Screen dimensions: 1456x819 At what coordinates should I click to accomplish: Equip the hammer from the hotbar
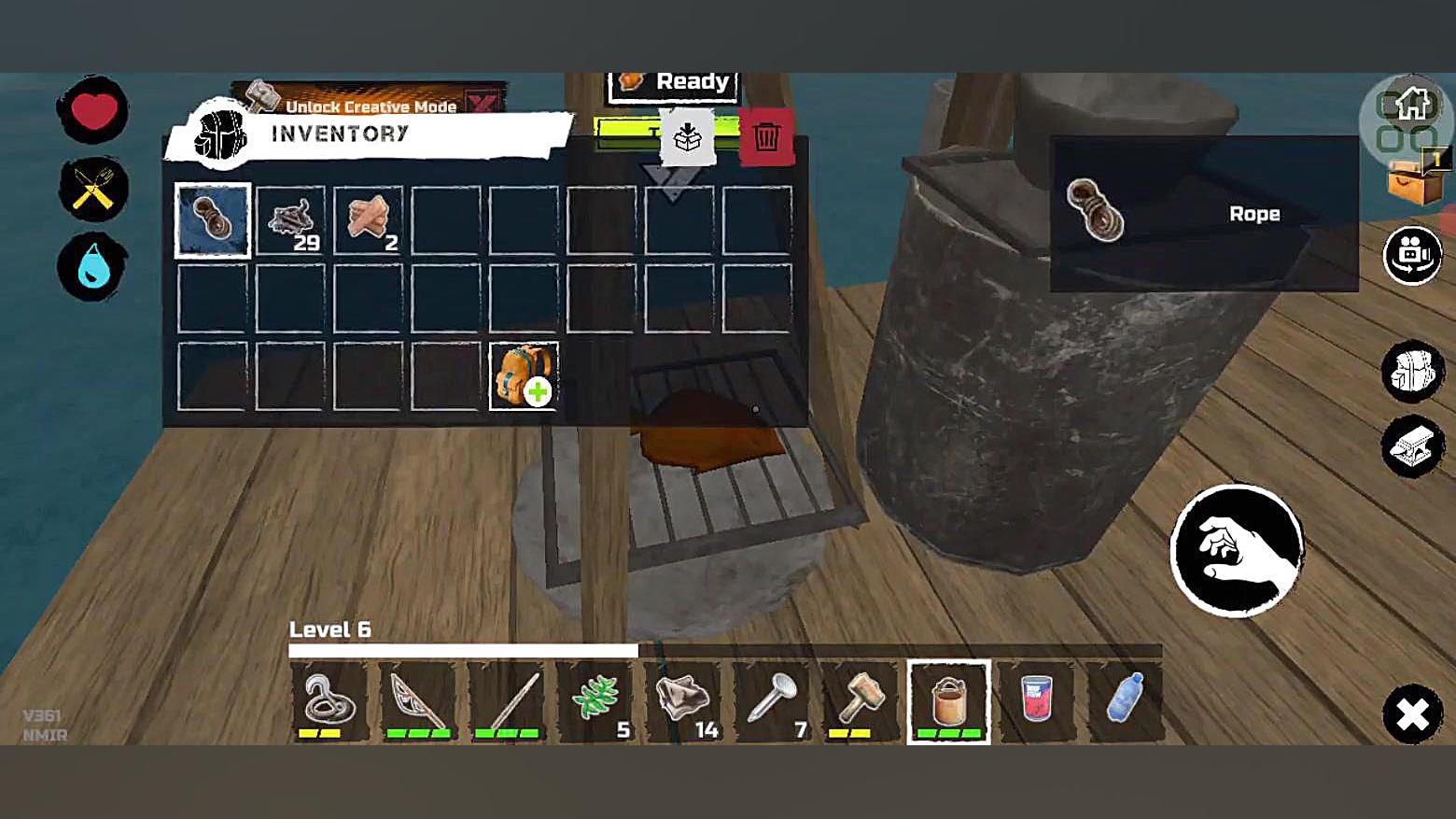tap(861, 702)
